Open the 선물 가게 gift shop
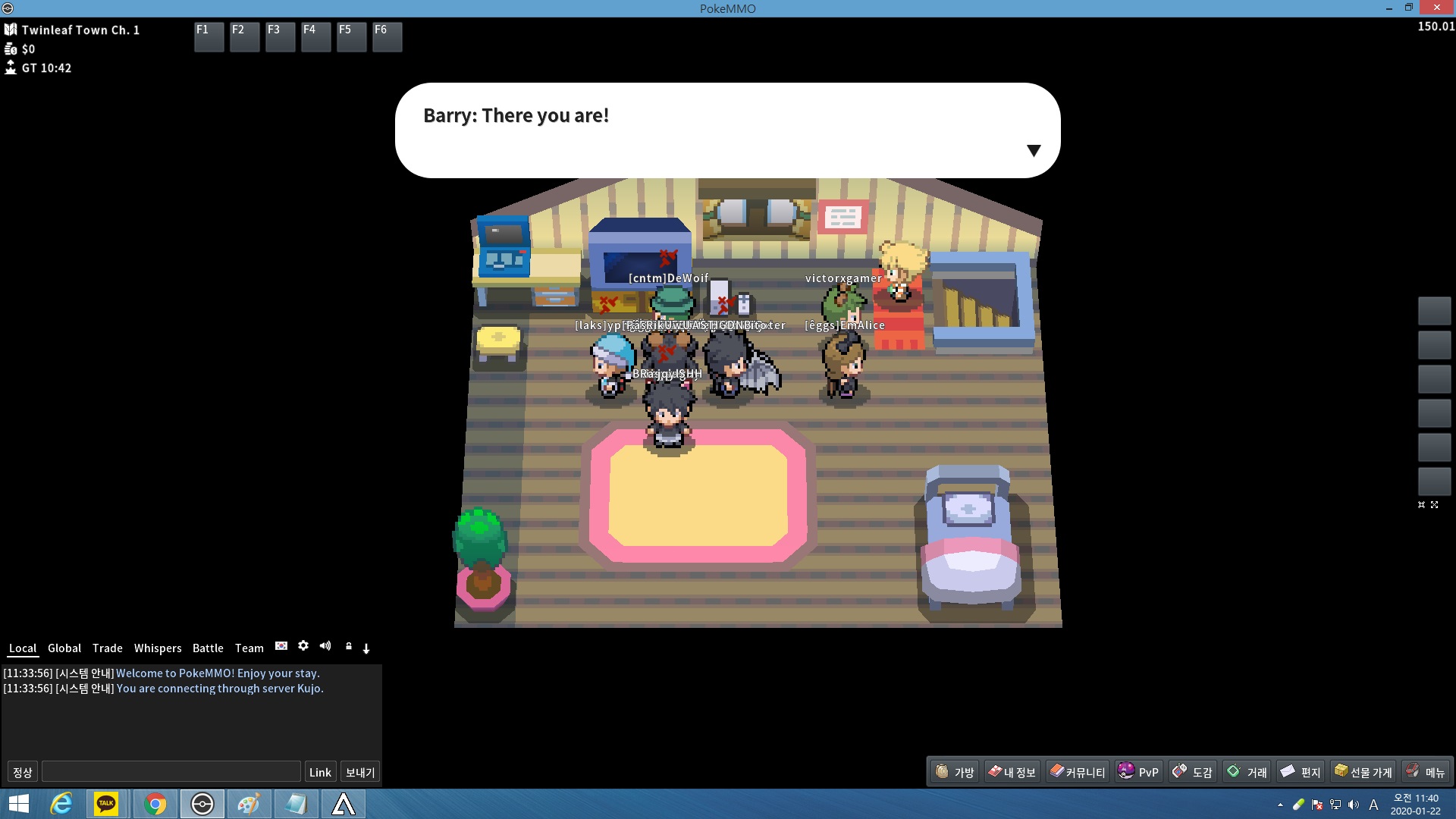The width and height of the screenshot is (1456, 819). click(1363, 772)
